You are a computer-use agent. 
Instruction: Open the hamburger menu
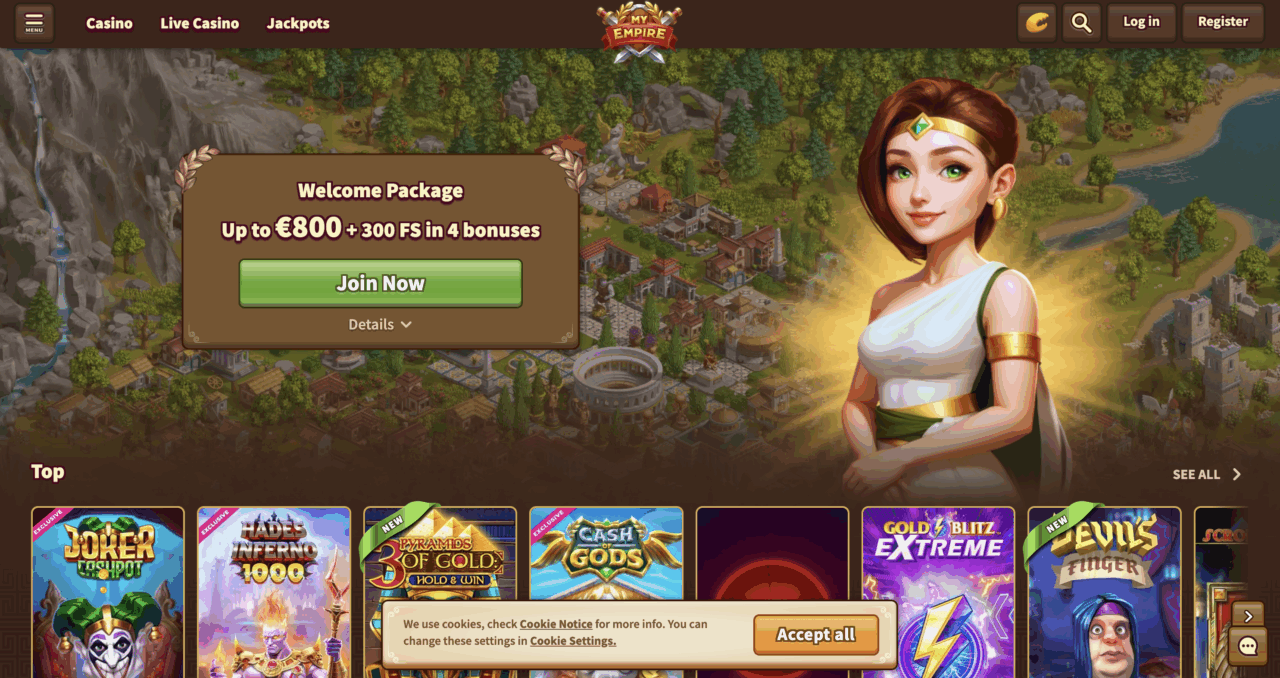(x=34, y=22)
